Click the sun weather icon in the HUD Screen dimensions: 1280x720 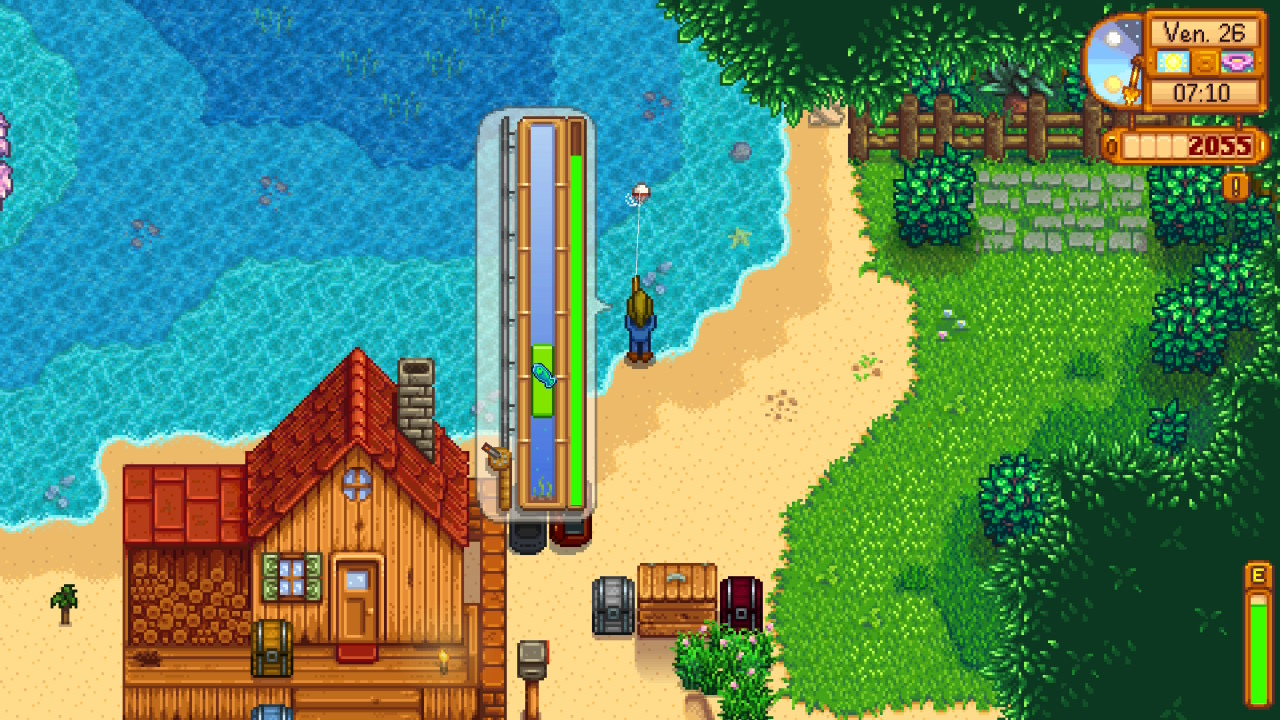click(x=1172, y=61)
